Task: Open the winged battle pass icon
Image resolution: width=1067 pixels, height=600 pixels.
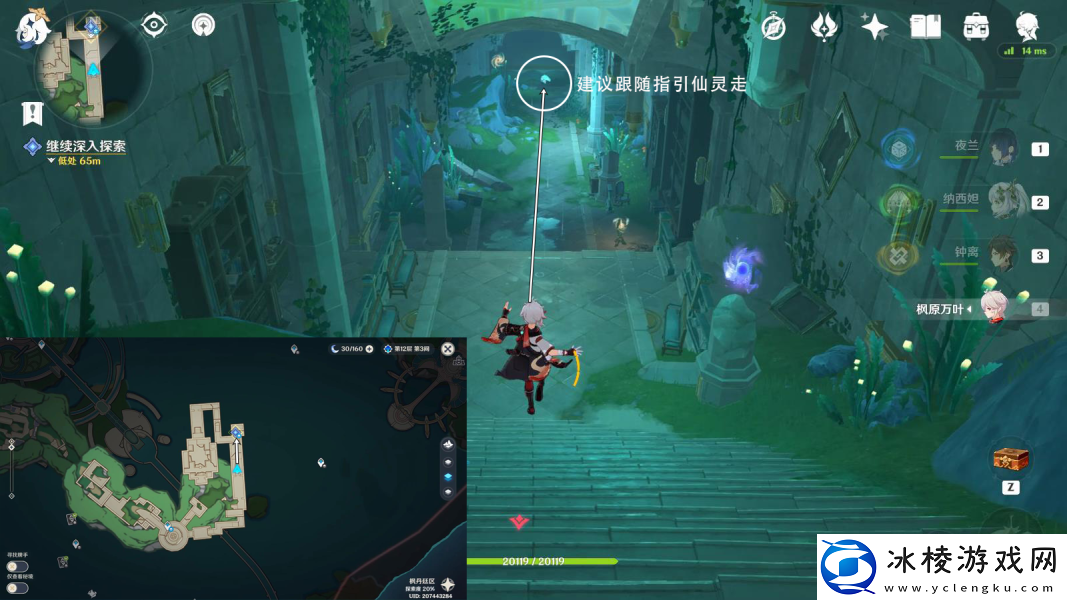Action: 823,27
